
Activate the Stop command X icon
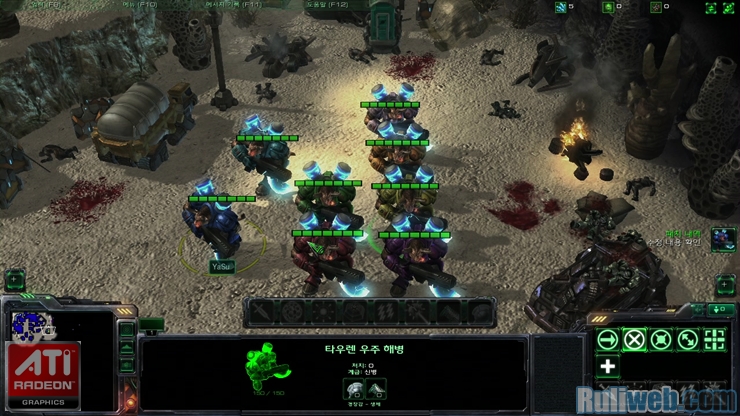[633, 339]
